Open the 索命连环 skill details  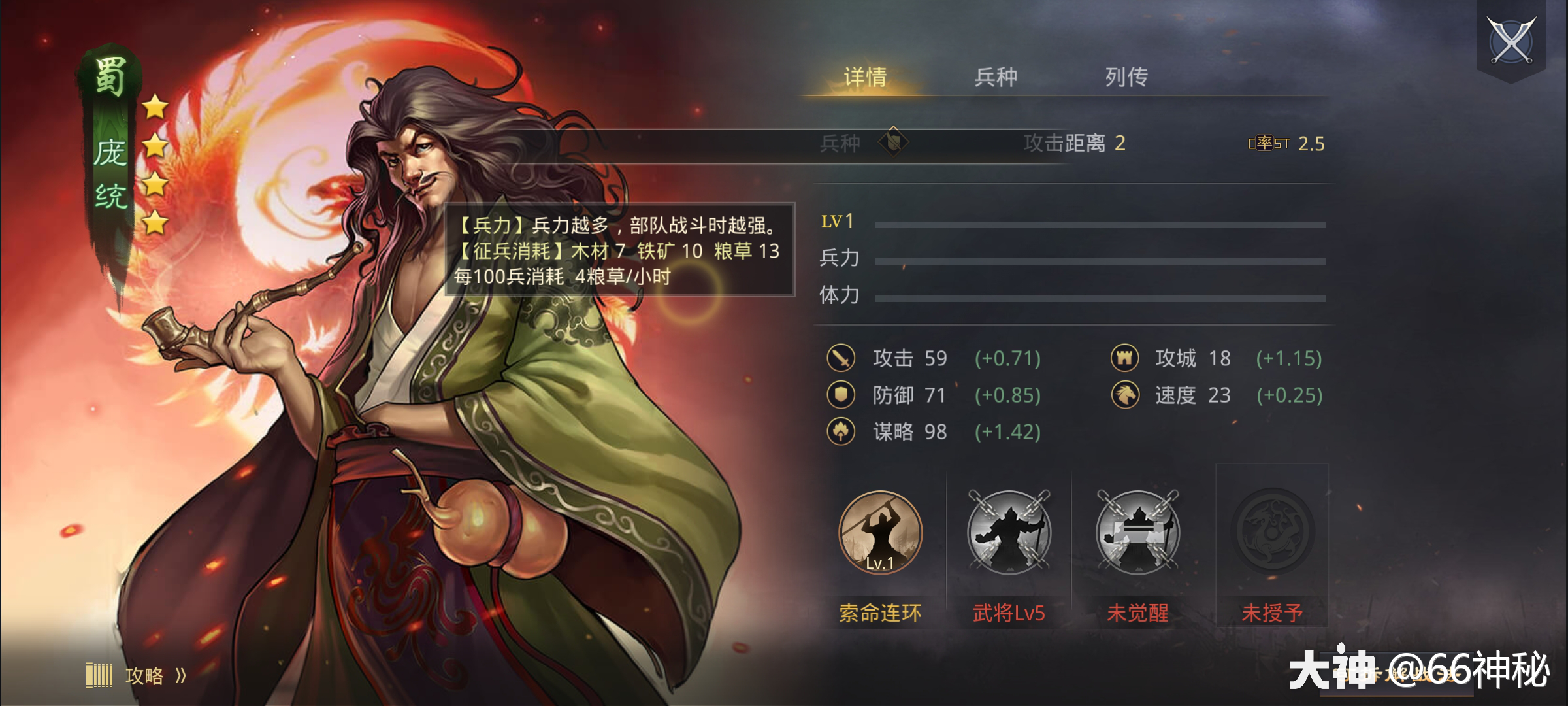click(882, 533)
